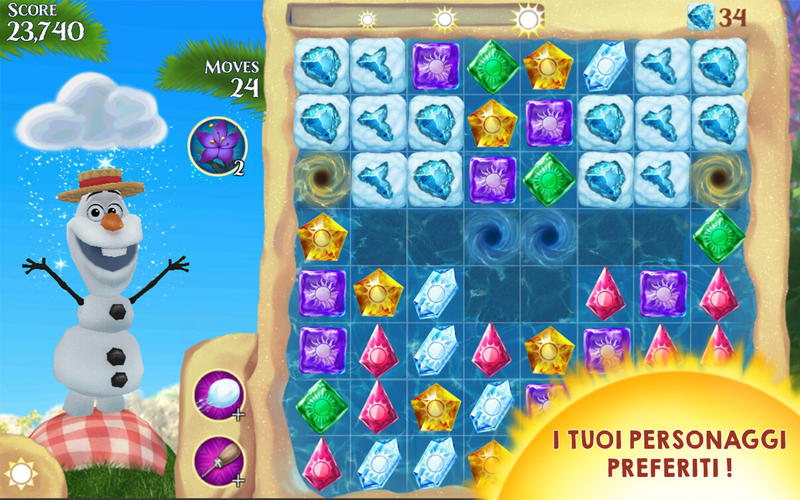800x500 pixels.
Task: Select the yellow gem in the second row
Action: 493,122
